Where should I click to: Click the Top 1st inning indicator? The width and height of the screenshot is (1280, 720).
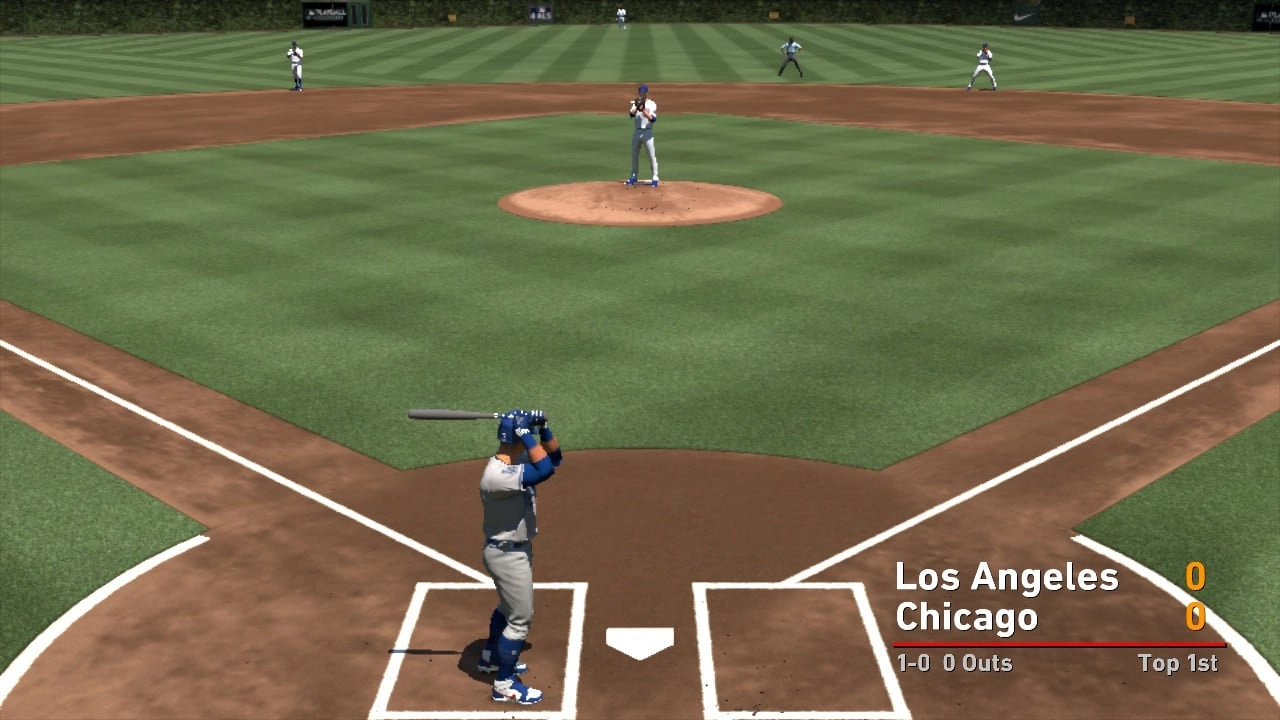click(1177, 663)
